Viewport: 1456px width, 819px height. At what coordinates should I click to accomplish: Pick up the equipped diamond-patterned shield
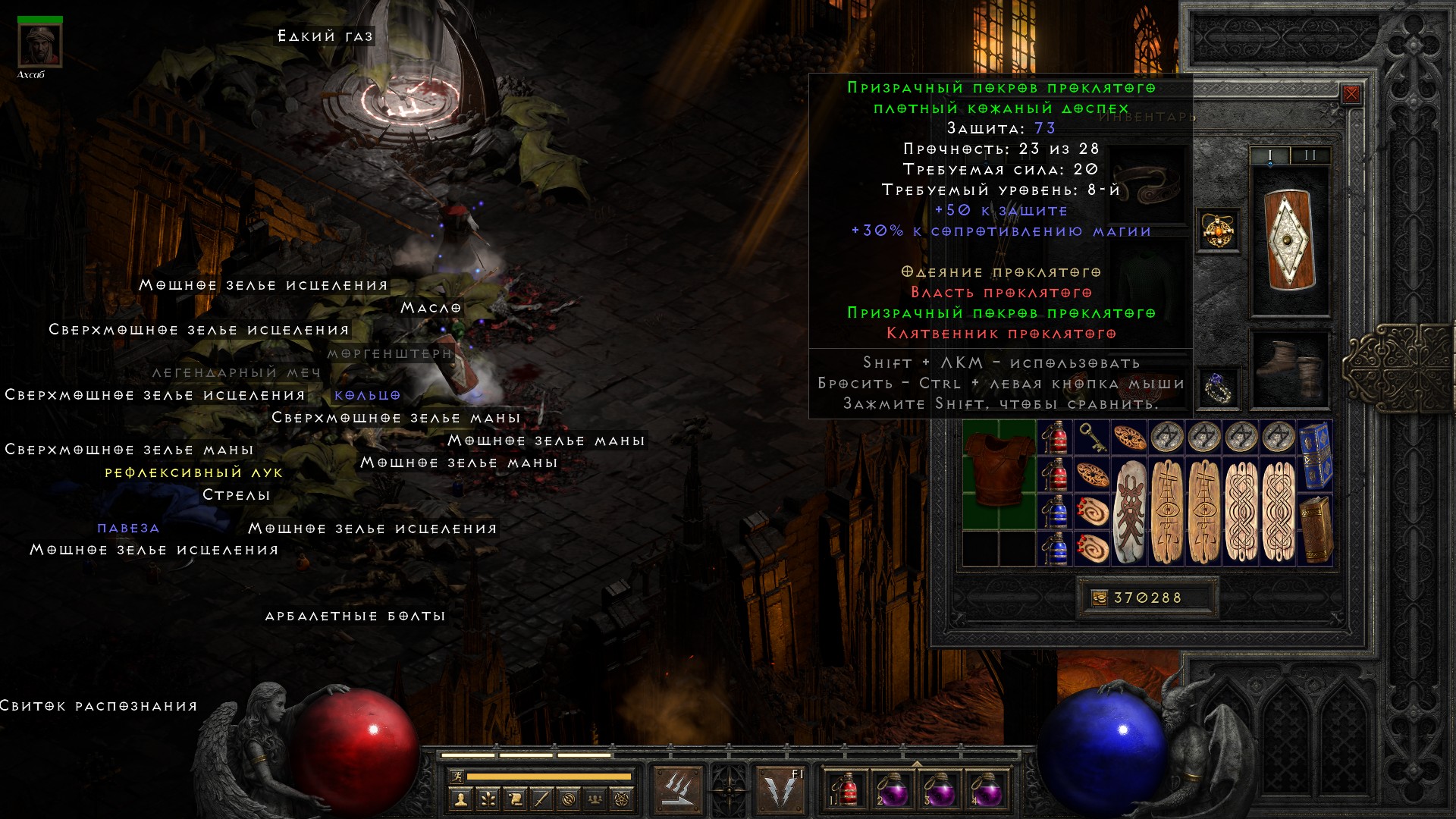point(1289,240)
